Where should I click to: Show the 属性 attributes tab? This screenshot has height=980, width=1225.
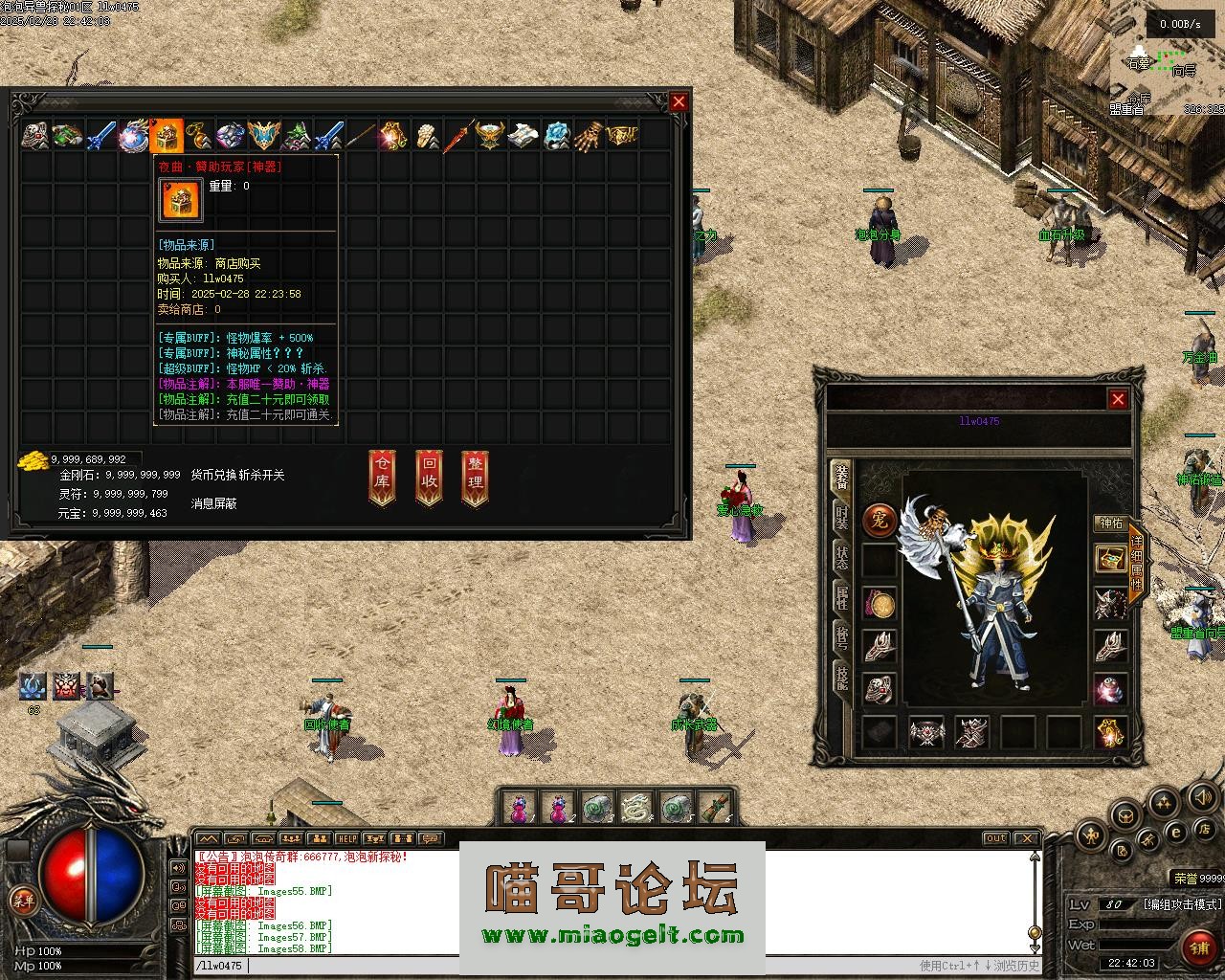point(841,599)
